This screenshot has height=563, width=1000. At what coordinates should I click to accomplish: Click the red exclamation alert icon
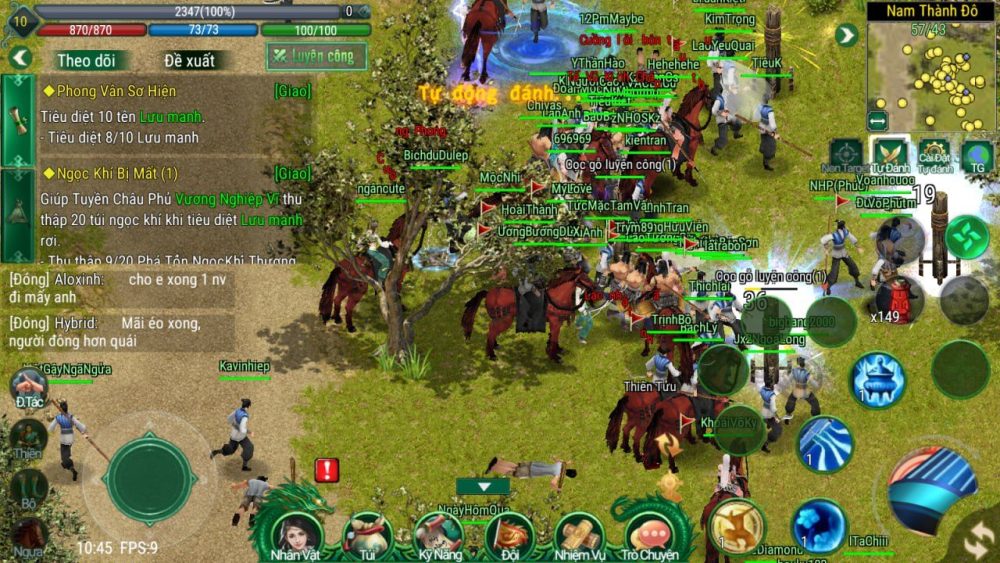(x=327, y=470)
